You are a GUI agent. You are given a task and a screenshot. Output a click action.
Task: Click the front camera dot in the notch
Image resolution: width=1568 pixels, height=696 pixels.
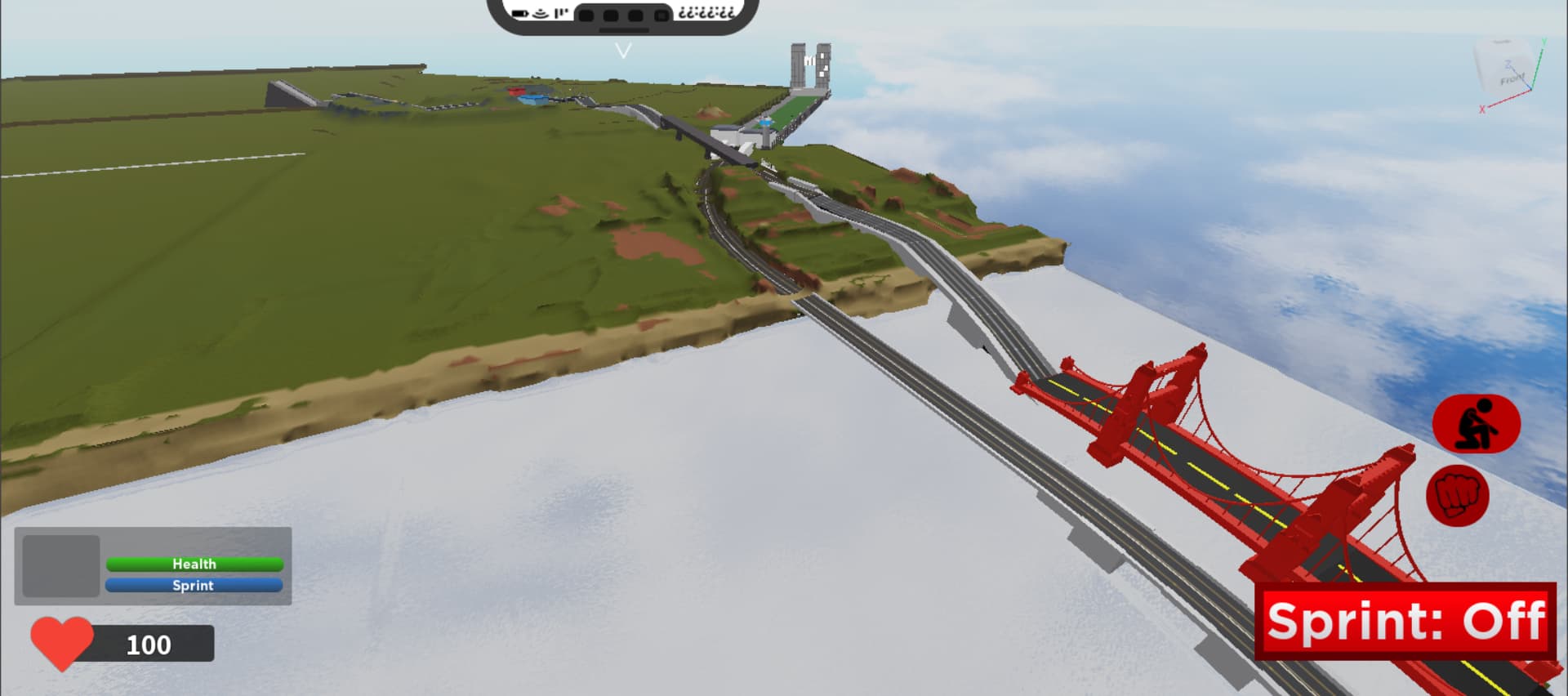(661, 14)
